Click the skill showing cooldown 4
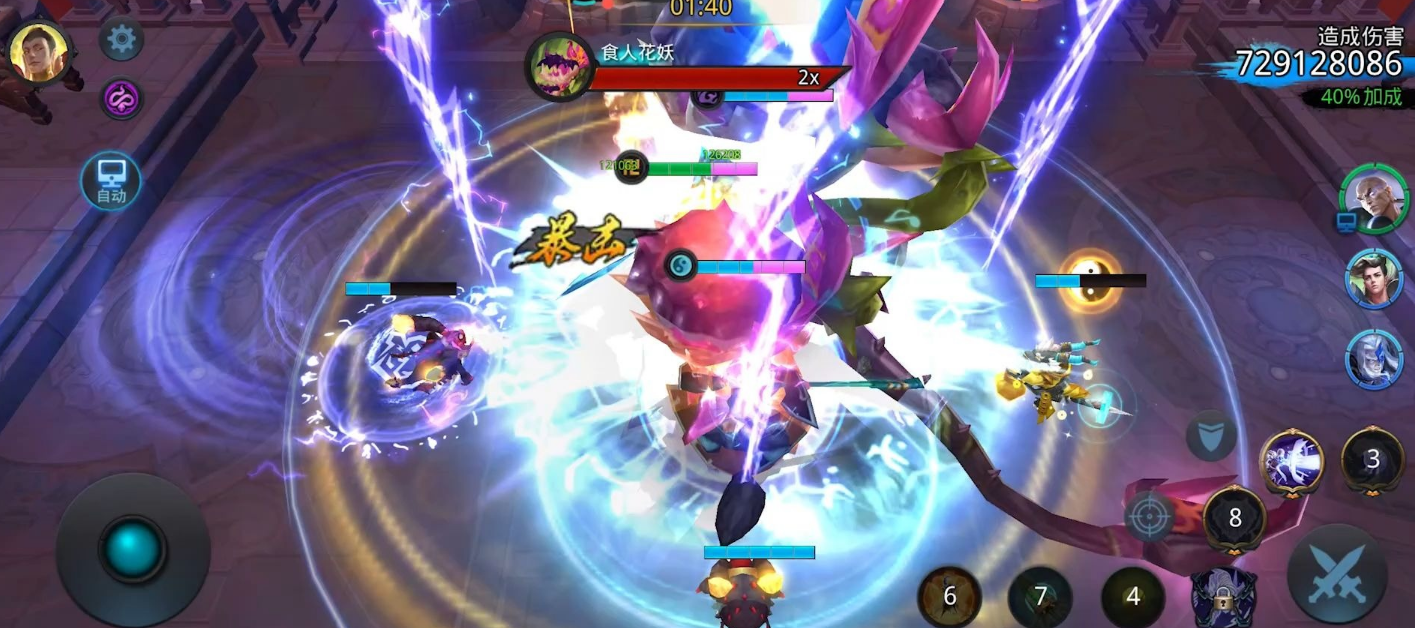The height and width of the screenshot is (628, 1415). click(1132, 597)
